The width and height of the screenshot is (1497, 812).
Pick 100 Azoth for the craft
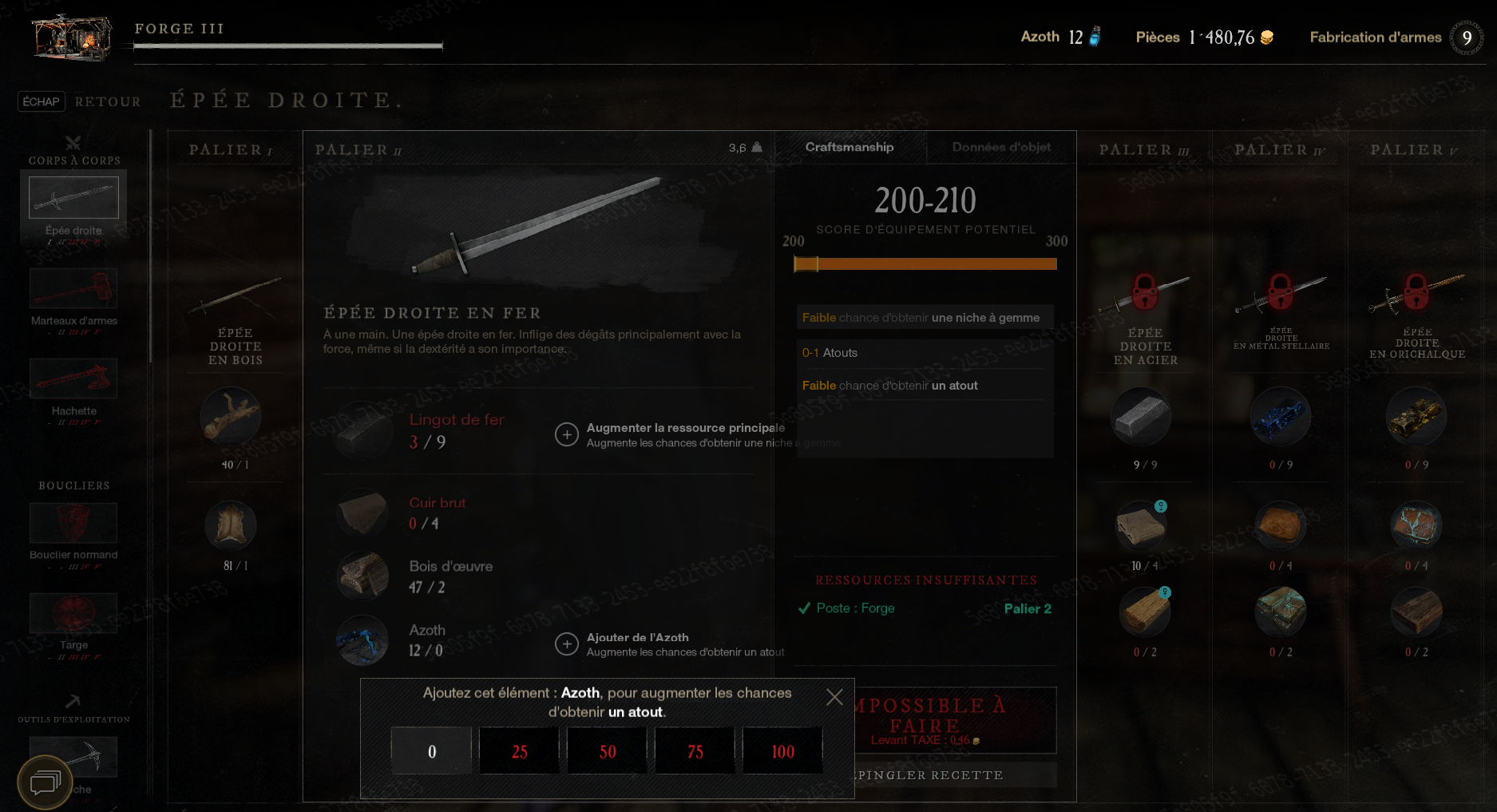pyautogui.click(x=782, y=751)
